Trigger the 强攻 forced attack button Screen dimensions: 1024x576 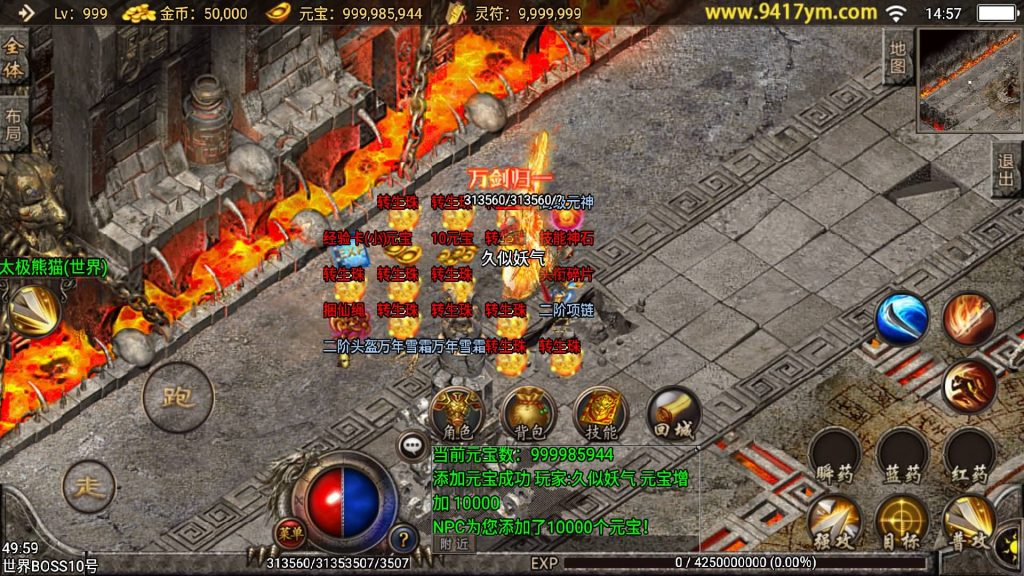click(x=835, y=522)
